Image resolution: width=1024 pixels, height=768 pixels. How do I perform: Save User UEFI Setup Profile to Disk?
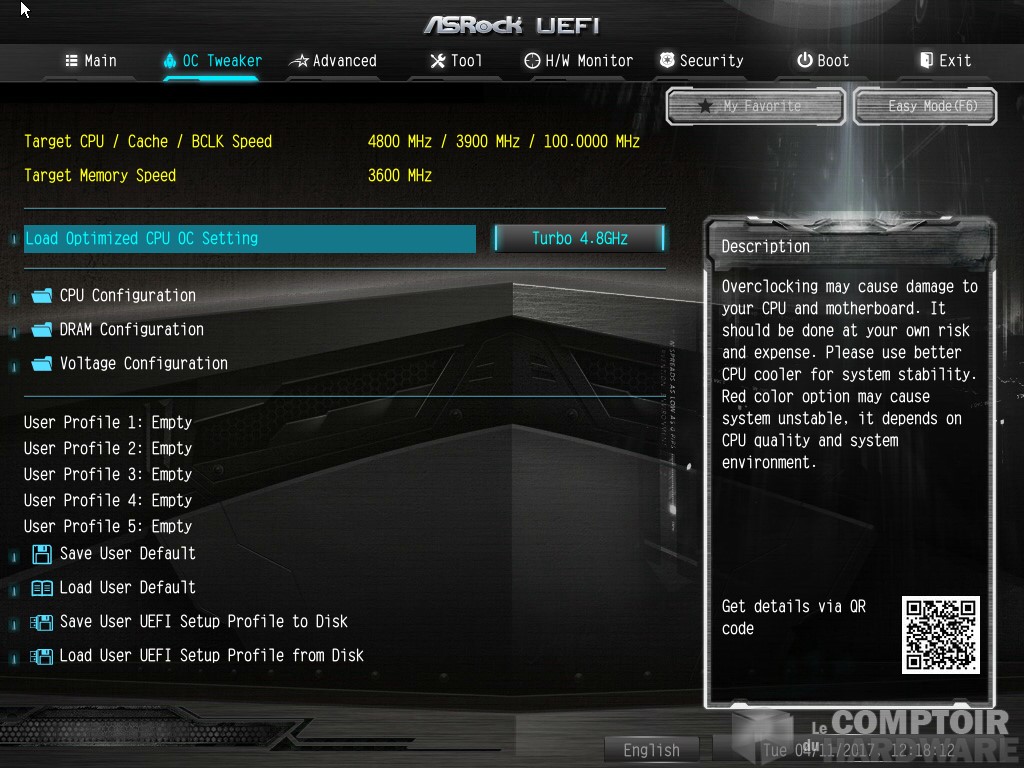click(x=203, y=622)
